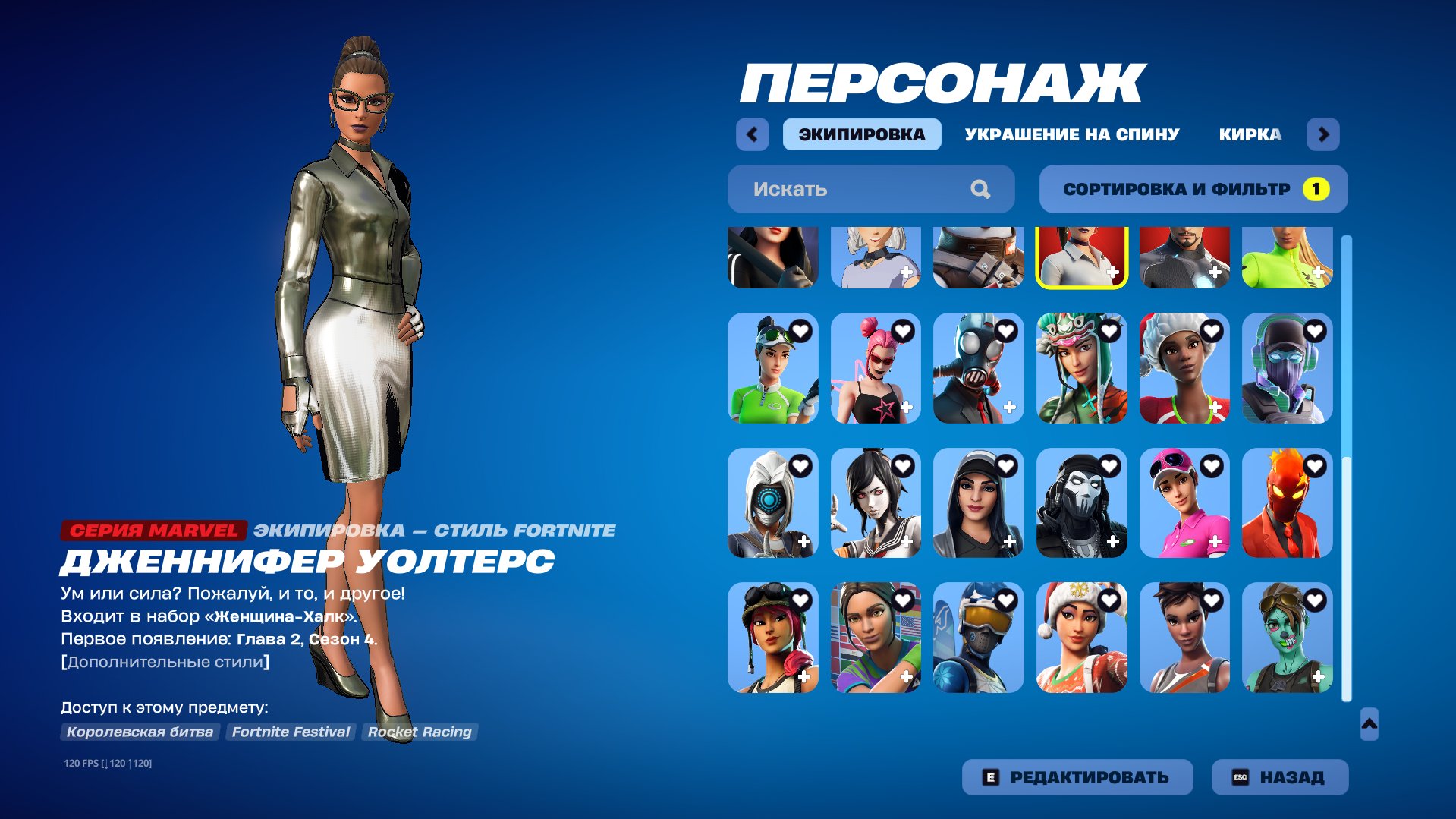Unfavorite the gas mask skin heart
This screenshot has height=819, width=1456.
click(x=1006, y=330)
